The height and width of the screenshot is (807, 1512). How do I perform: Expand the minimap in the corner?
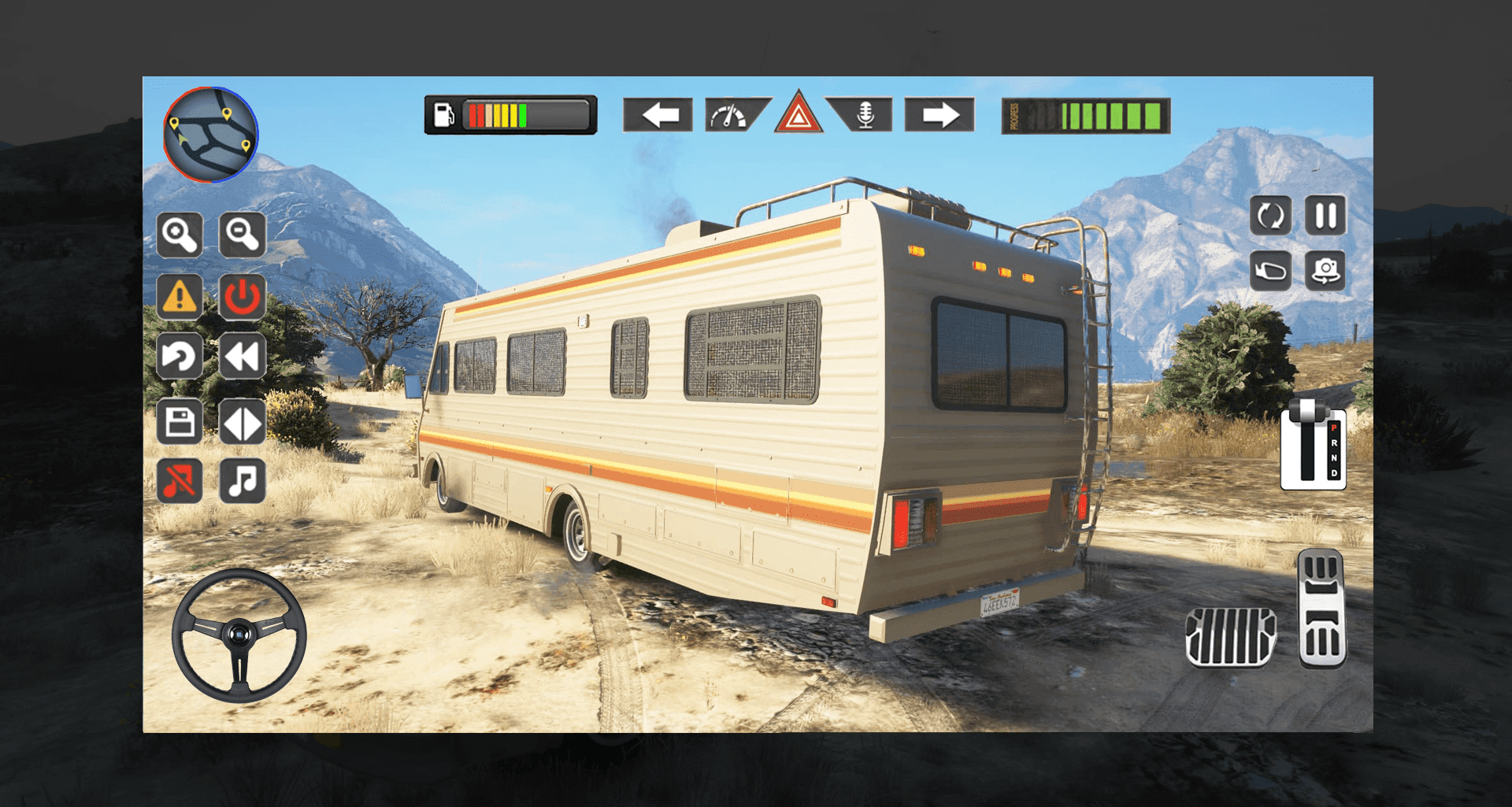point(211,135)
